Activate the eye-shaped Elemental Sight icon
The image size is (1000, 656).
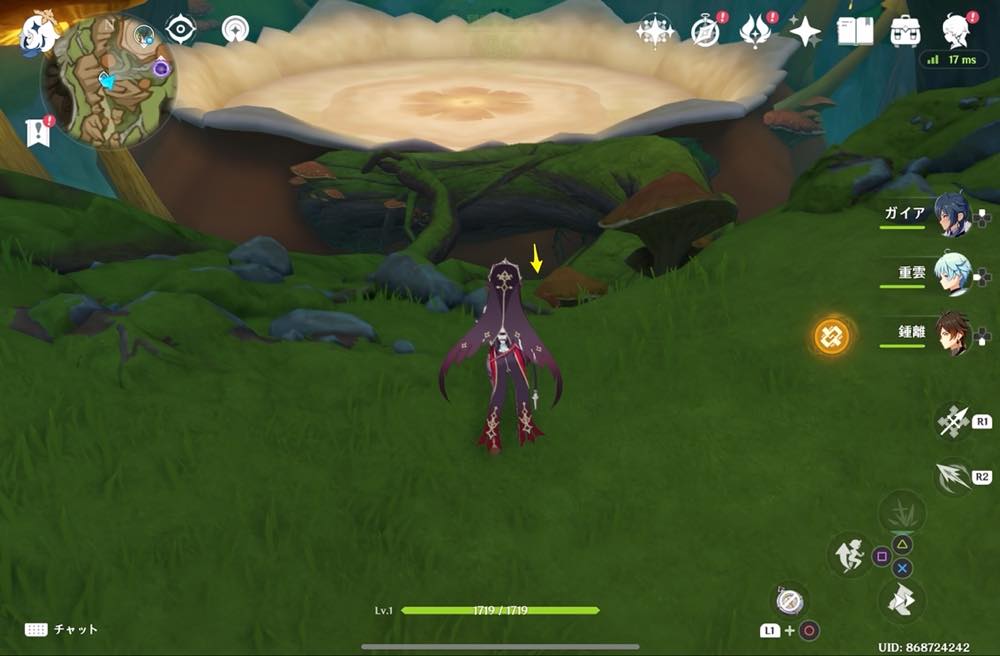click(x=180, y=30)
